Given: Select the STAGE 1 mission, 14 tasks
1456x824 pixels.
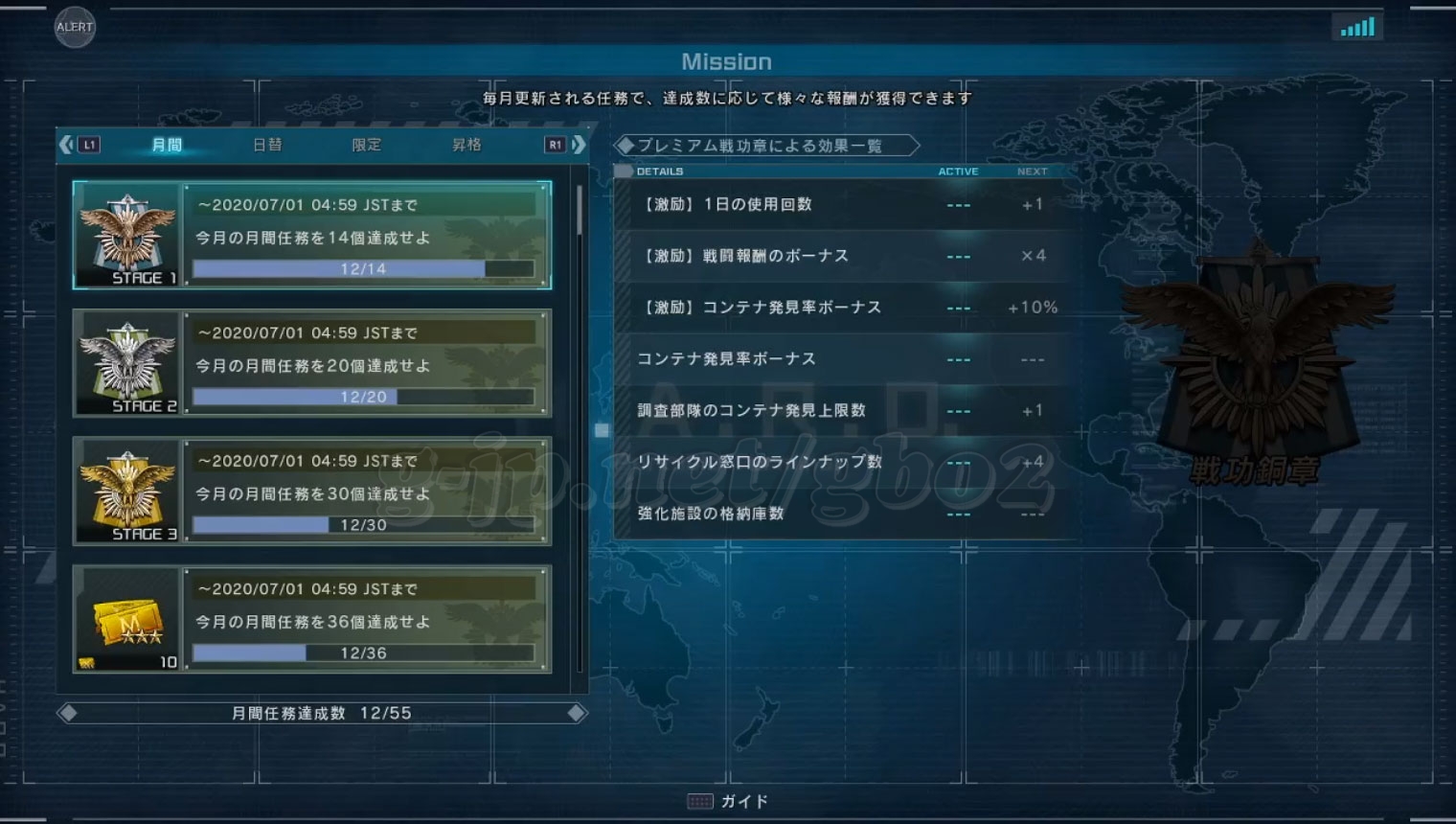Looking at the screenshot, I should [x=312, y=236].
